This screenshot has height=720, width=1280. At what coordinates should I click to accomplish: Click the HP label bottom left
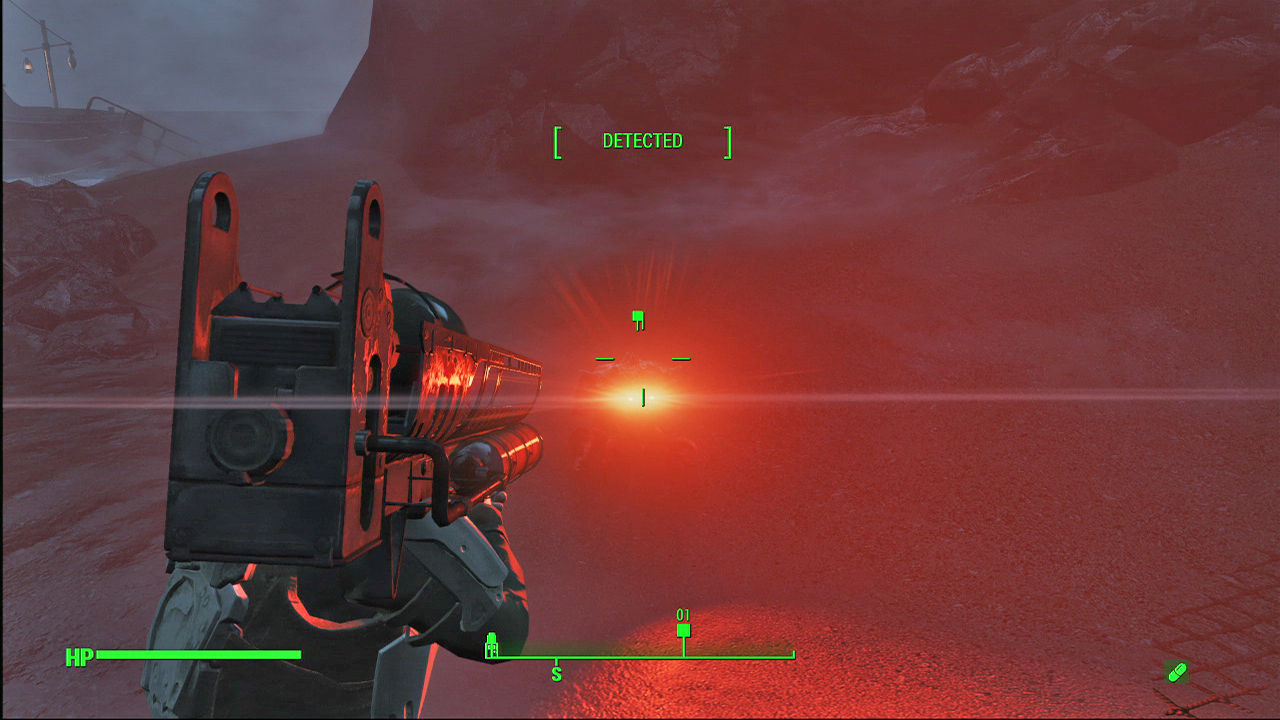(78, 659)
